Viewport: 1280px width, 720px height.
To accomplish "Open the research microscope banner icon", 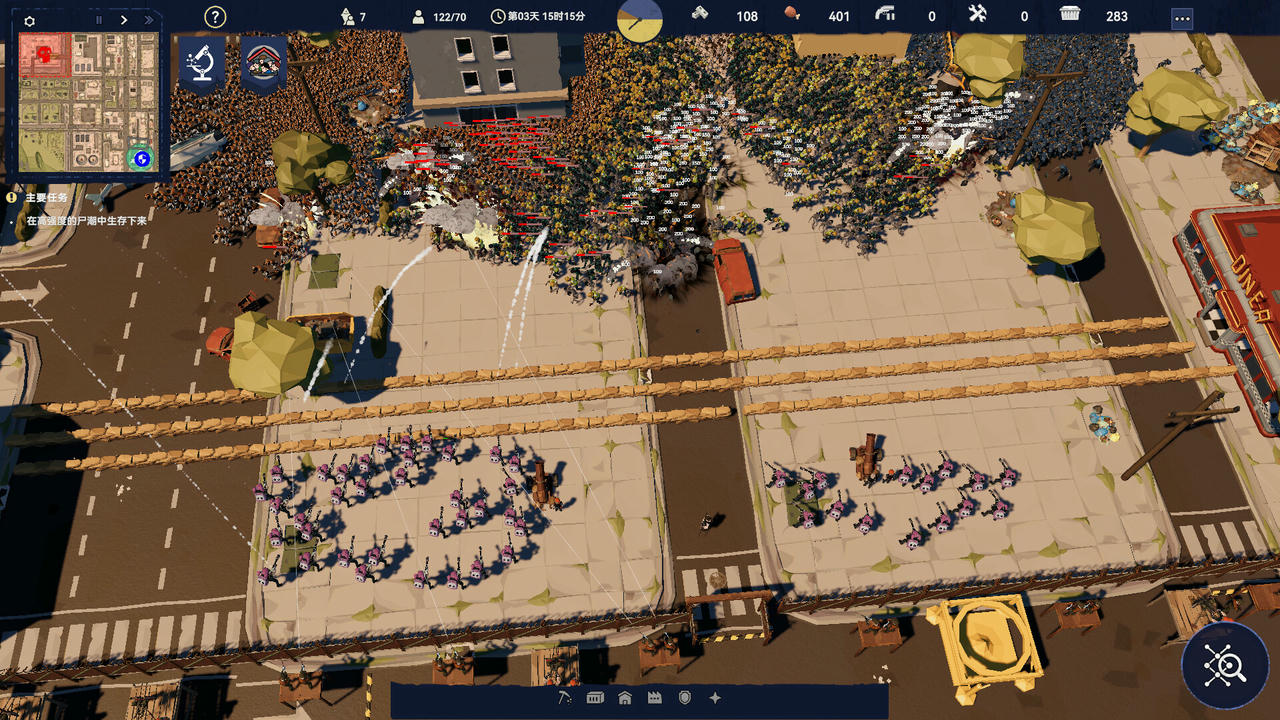I will click(202, 61).
